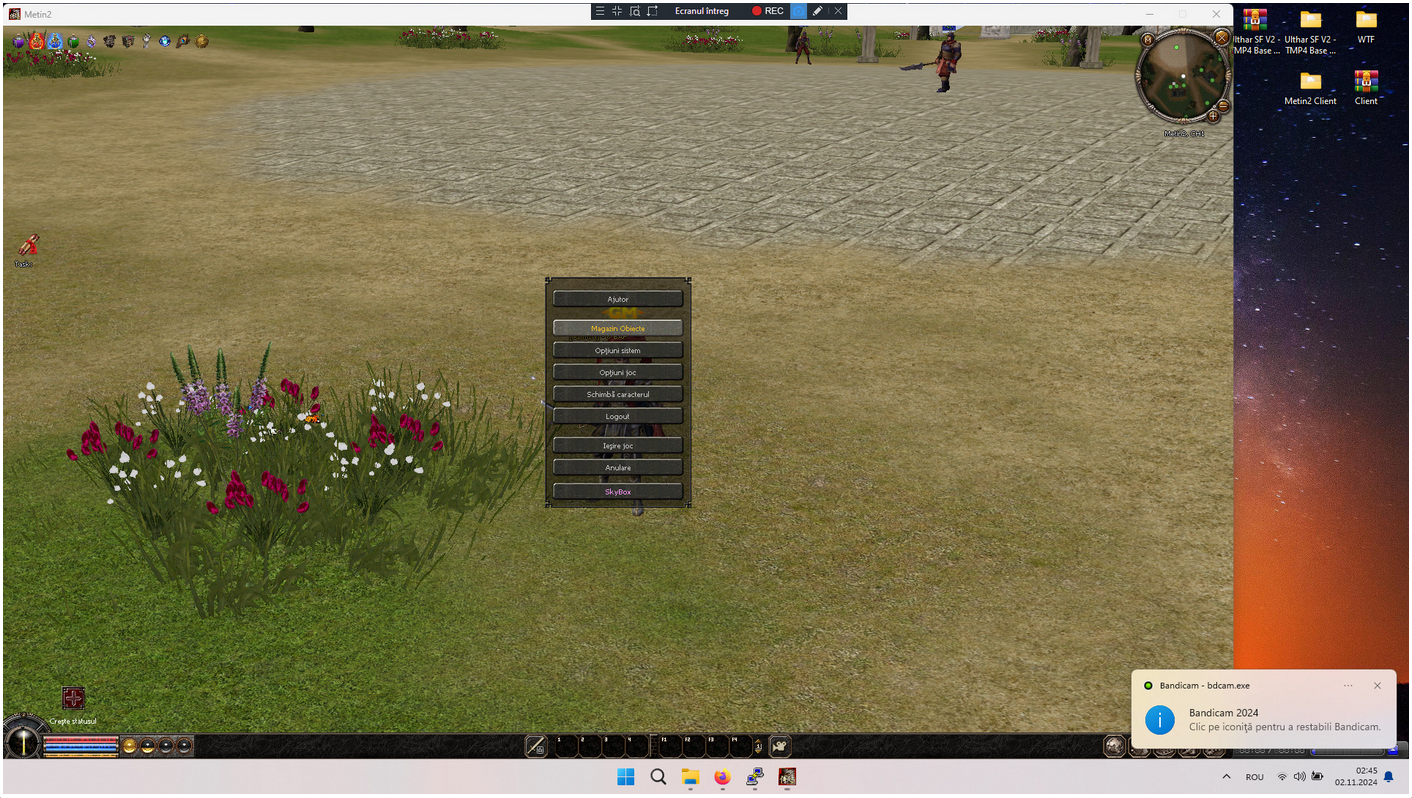Open Opțiuni sistem settings

pos(618,350)
